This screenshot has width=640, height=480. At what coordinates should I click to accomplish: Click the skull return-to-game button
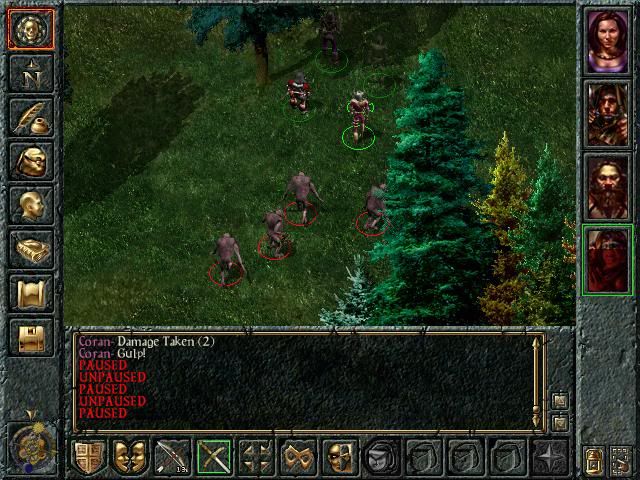click(30, 30)
